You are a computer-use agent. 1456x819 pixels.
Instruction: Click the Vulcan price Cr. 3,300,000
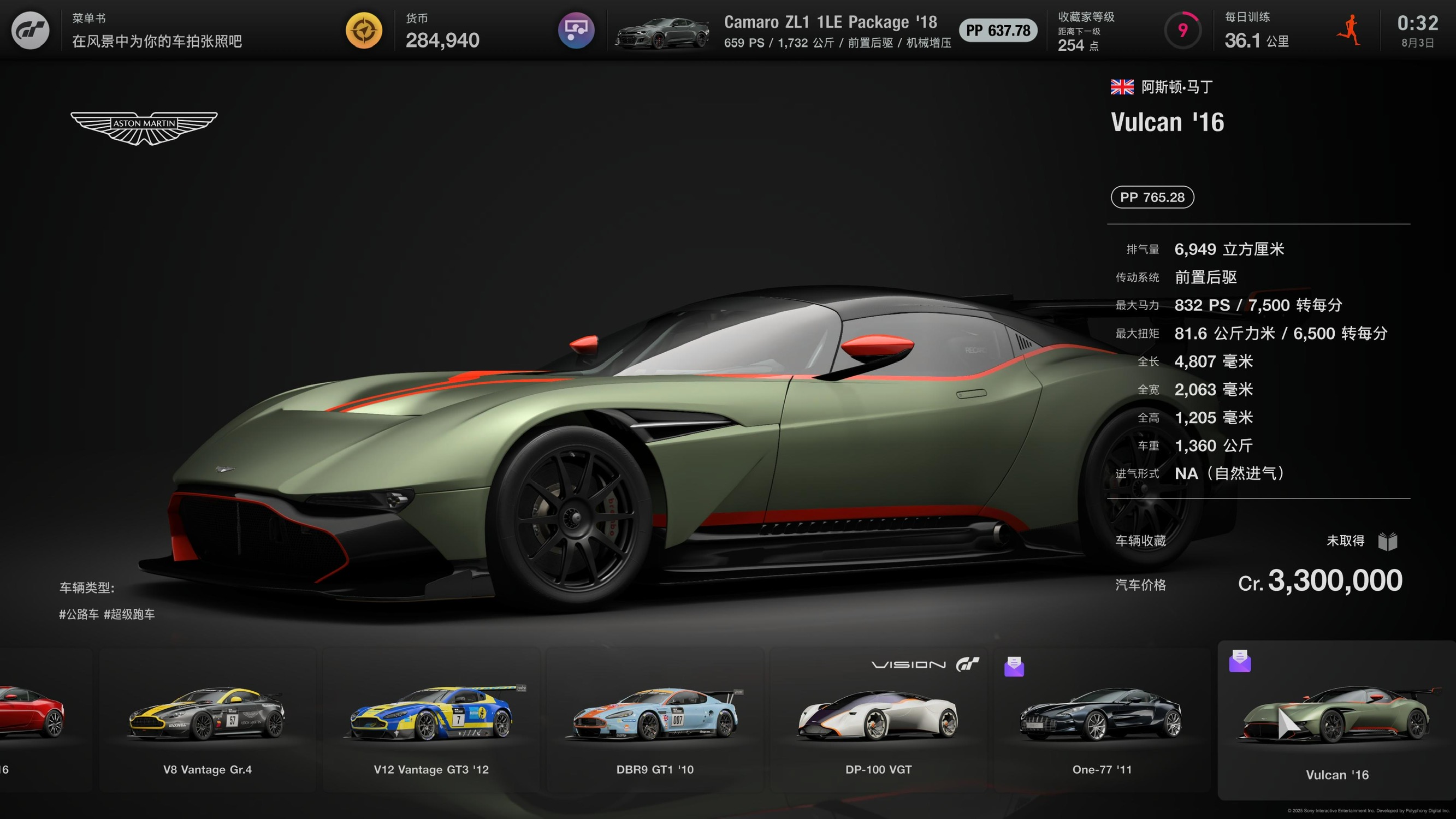(1320, 581)
